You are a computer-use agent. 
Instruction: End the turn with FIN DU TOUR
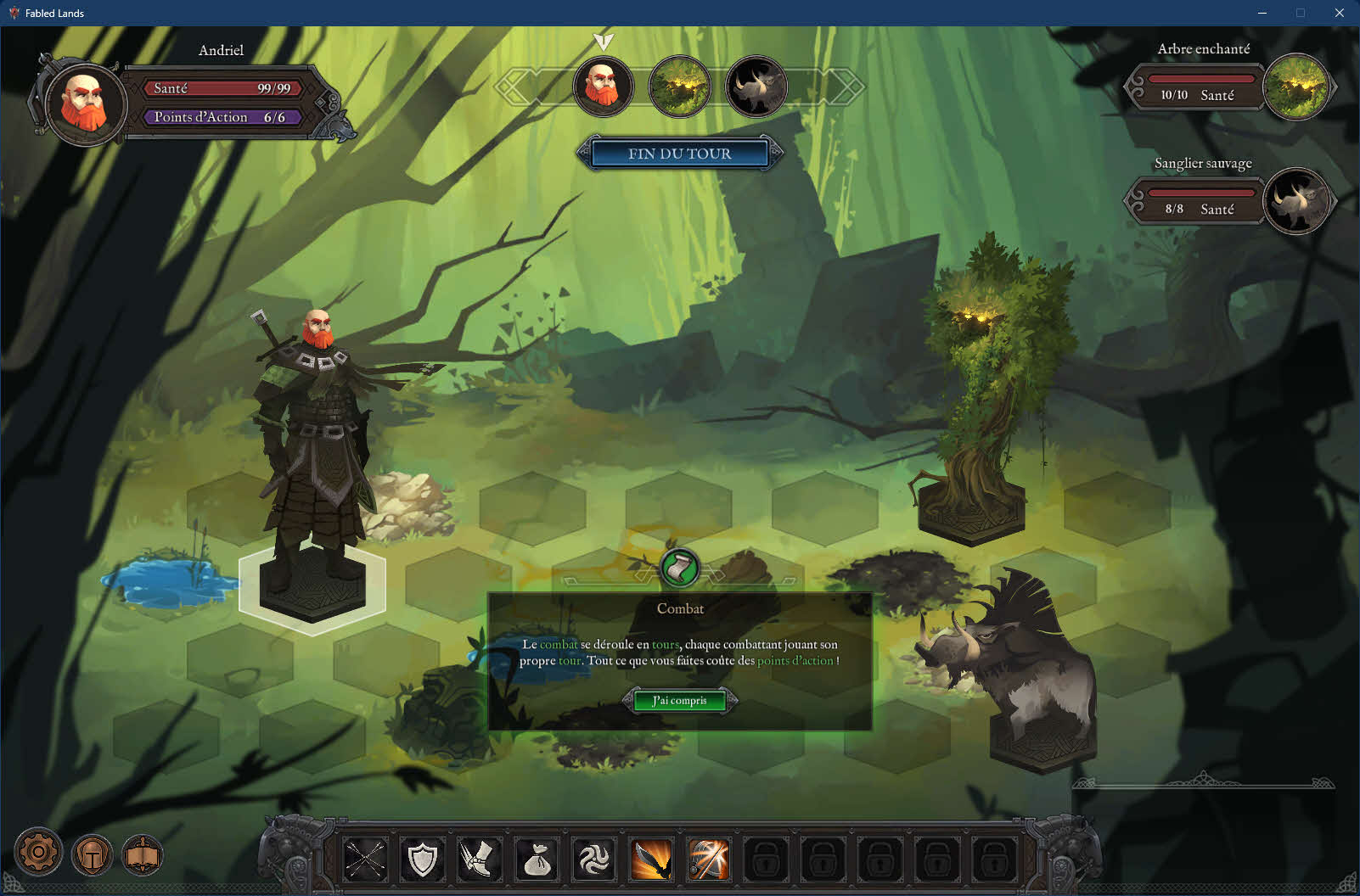click(x=679, y=154)
